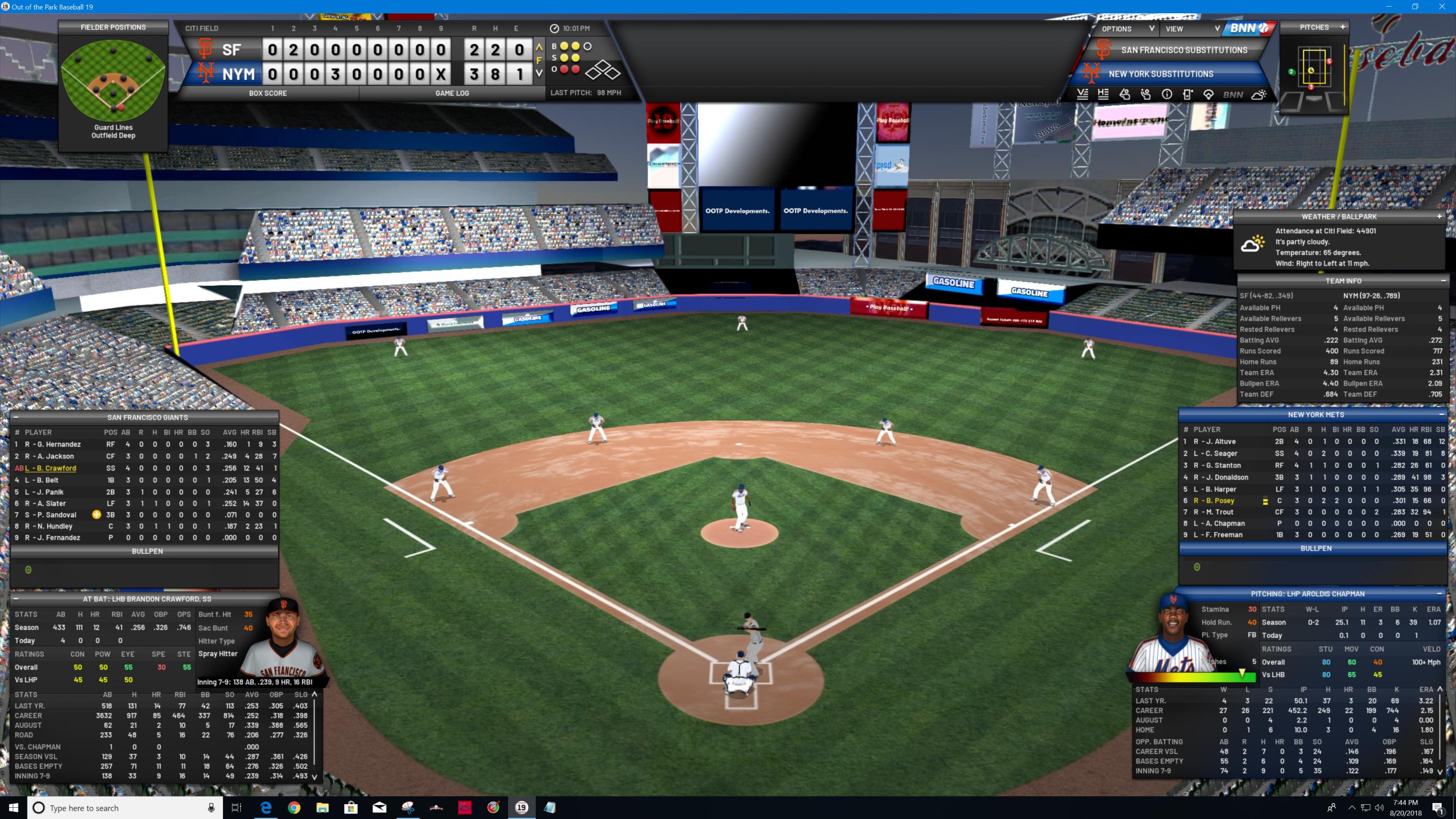Open the View dropdown menu
The image size is (1456, 819).
point(1192,29)
